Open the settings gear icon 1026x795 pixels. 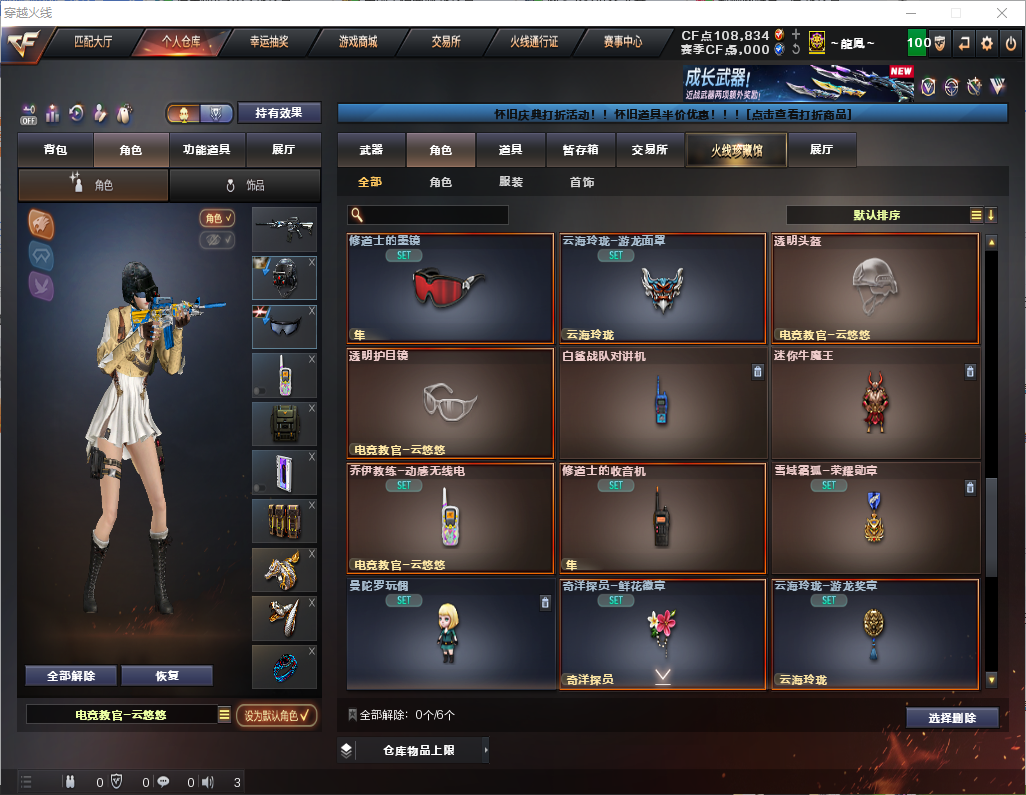coord(987,43)
